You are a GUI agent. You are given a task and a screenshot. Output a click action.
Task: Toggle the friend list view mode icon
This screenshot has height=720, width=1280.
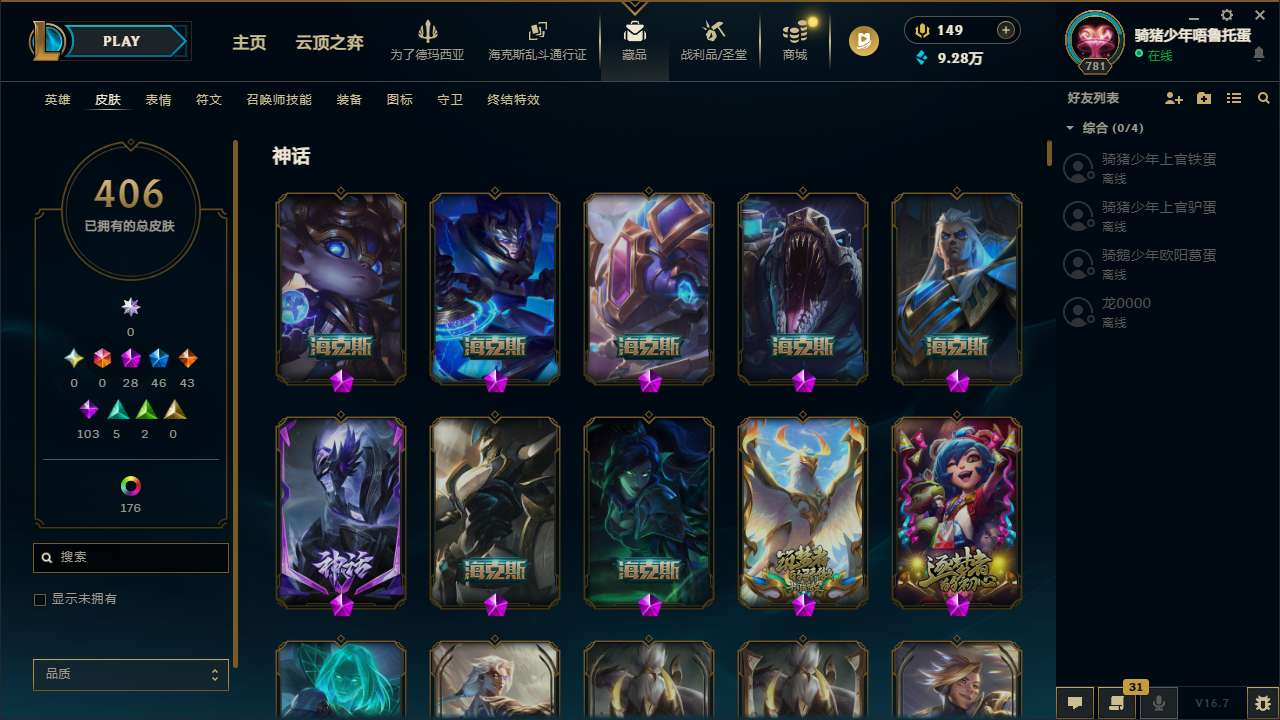pos(1234,98)
